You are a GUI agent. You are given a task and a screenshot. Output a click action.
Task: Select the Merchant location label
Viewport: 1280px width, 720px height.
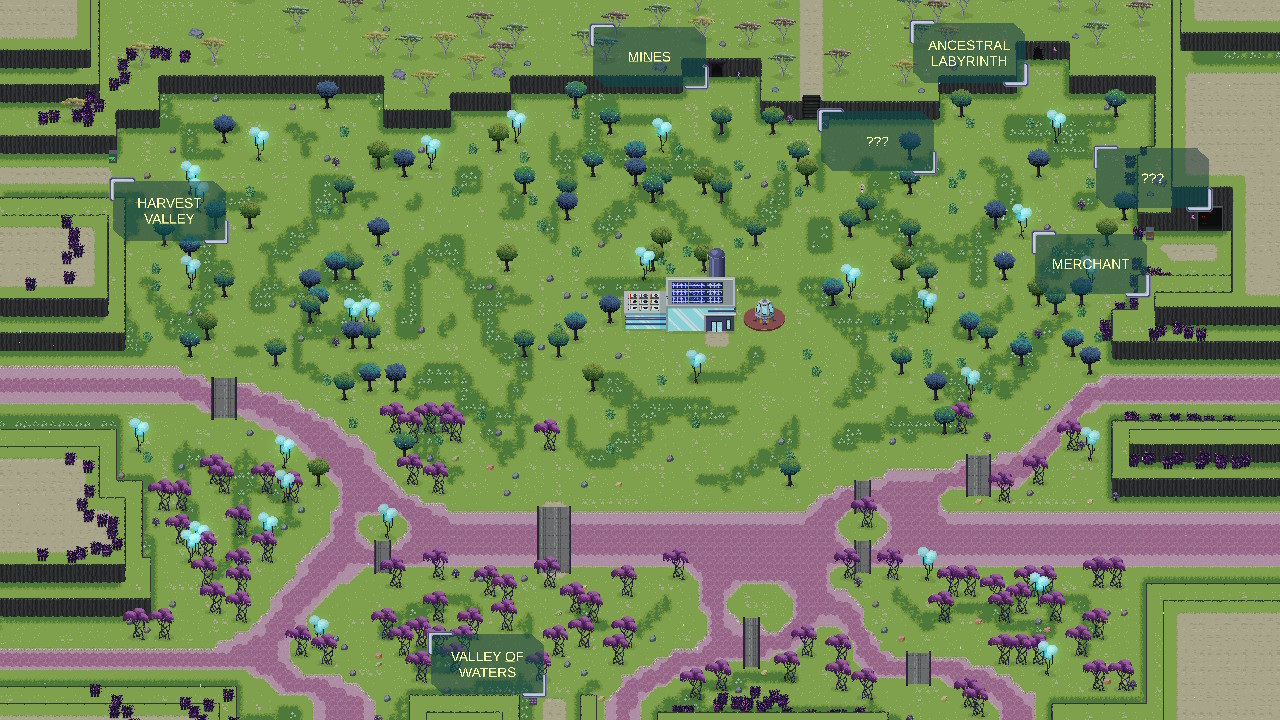(x=1090, y=264)
